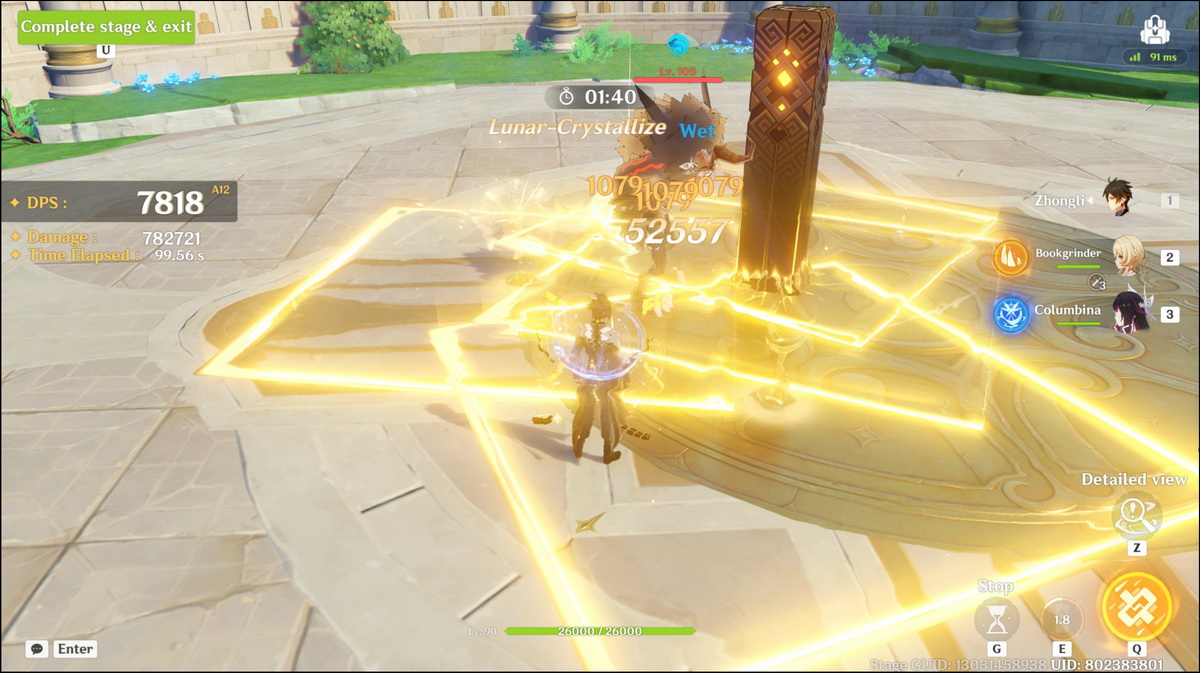Image resolution: width=1200 pixels, height=673 pixels.
Task: Unleash Zhongli's glowing elemental burst
Action: tap(1136, 606)
